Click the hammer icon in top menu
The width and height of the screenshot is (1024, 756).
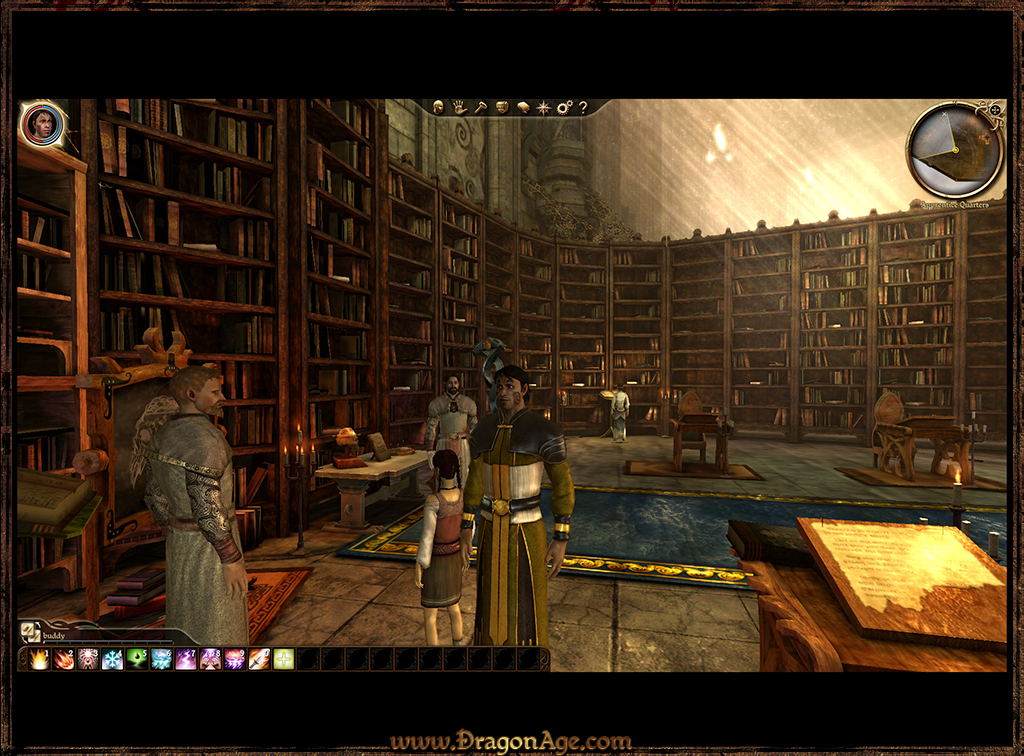[479, 107]
